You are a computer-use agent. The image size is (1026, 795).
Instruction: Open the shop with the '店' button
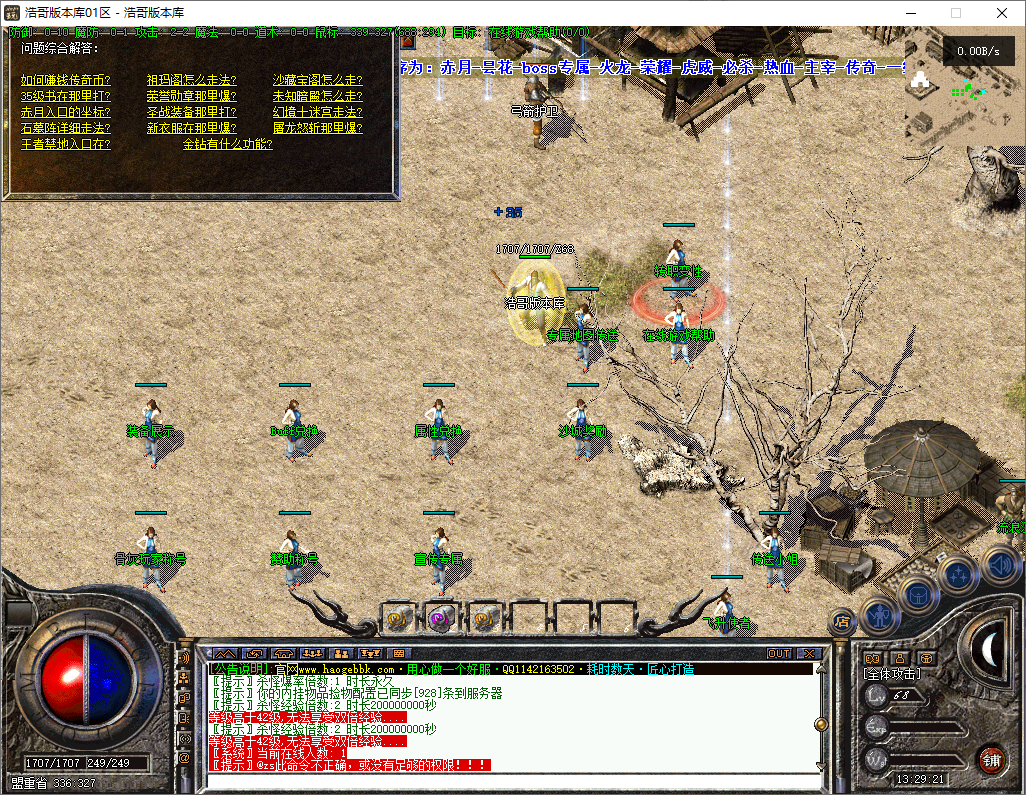pos(842,621)
